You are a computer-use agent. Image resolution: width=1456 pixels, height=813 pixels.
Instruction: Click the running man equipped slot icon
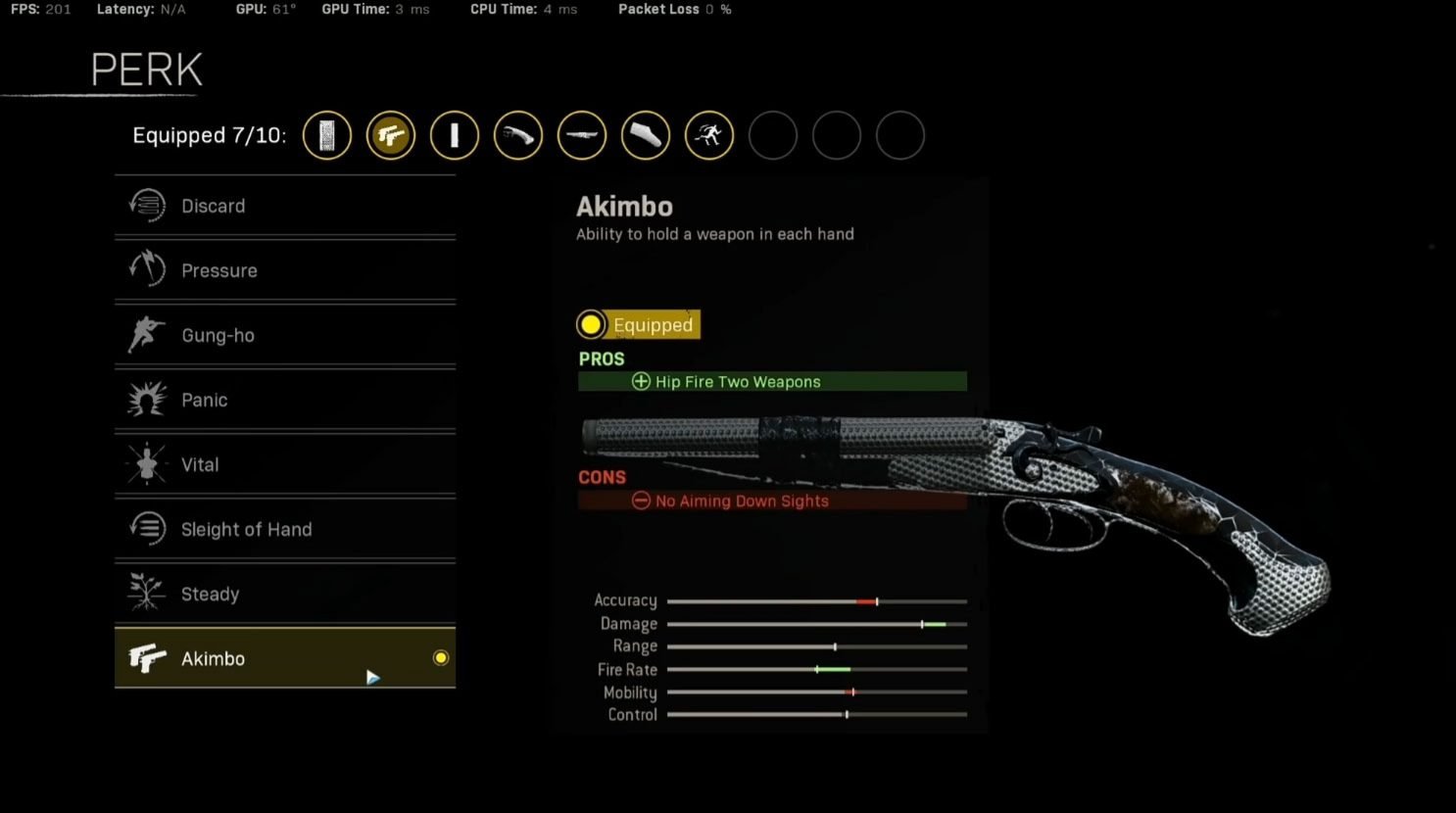pos(709,135)
